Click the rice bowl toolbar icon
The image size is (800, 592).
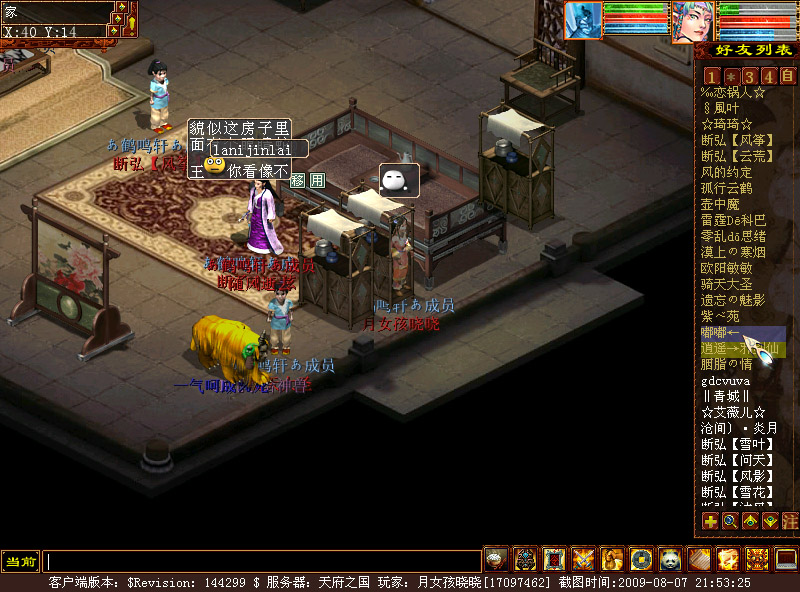pos(496,559)
